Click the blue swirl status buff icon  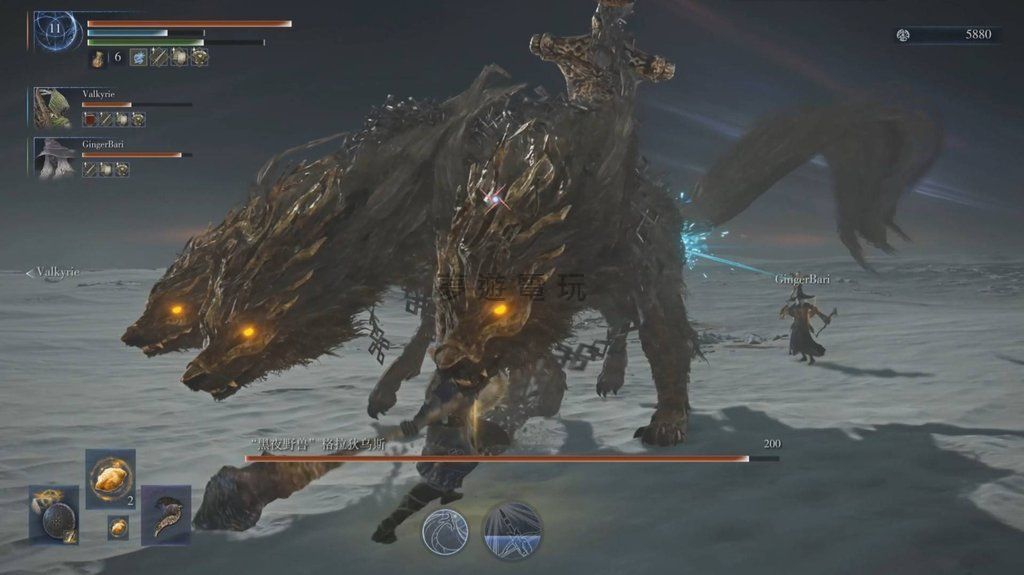[138, 58]
